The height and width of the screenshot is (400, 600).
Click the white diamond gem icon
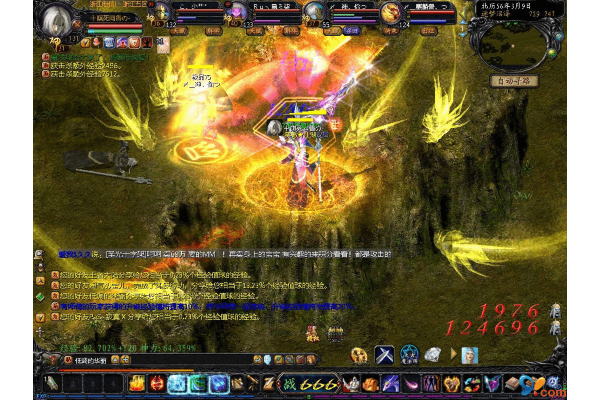(433, 354)
